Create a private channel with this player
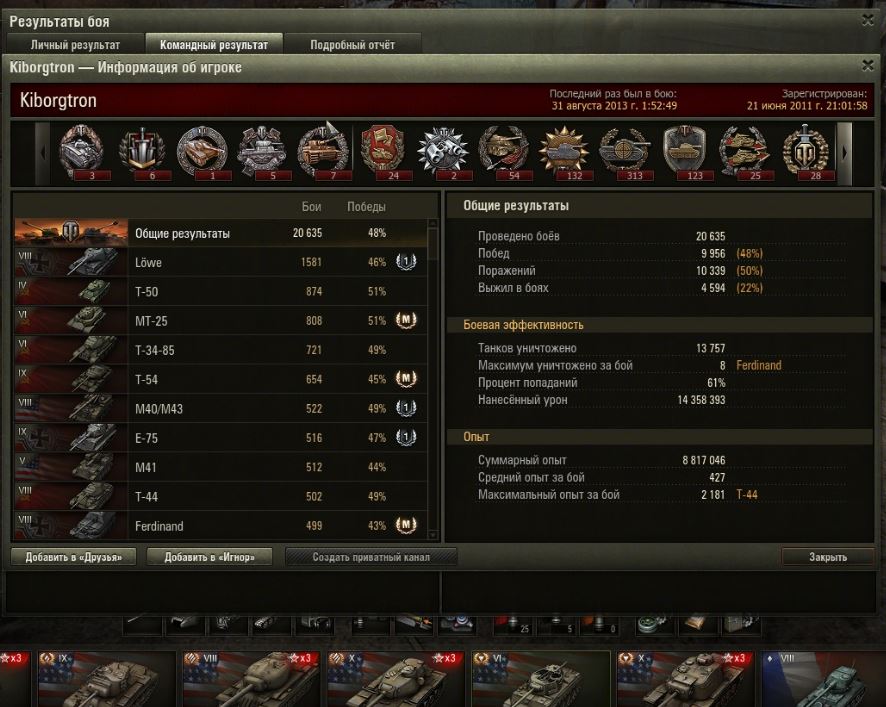886x707 pixels. pos(371,557)
